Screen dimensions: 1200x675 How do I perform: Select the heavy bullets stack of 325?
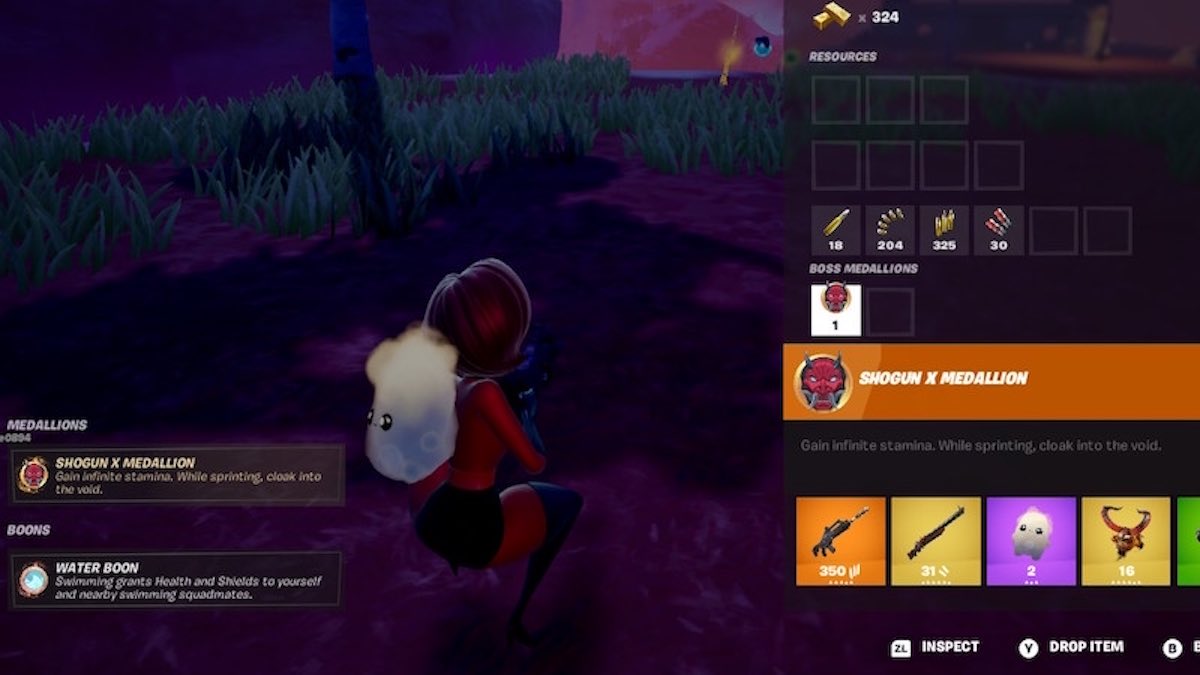pos(943,230)
